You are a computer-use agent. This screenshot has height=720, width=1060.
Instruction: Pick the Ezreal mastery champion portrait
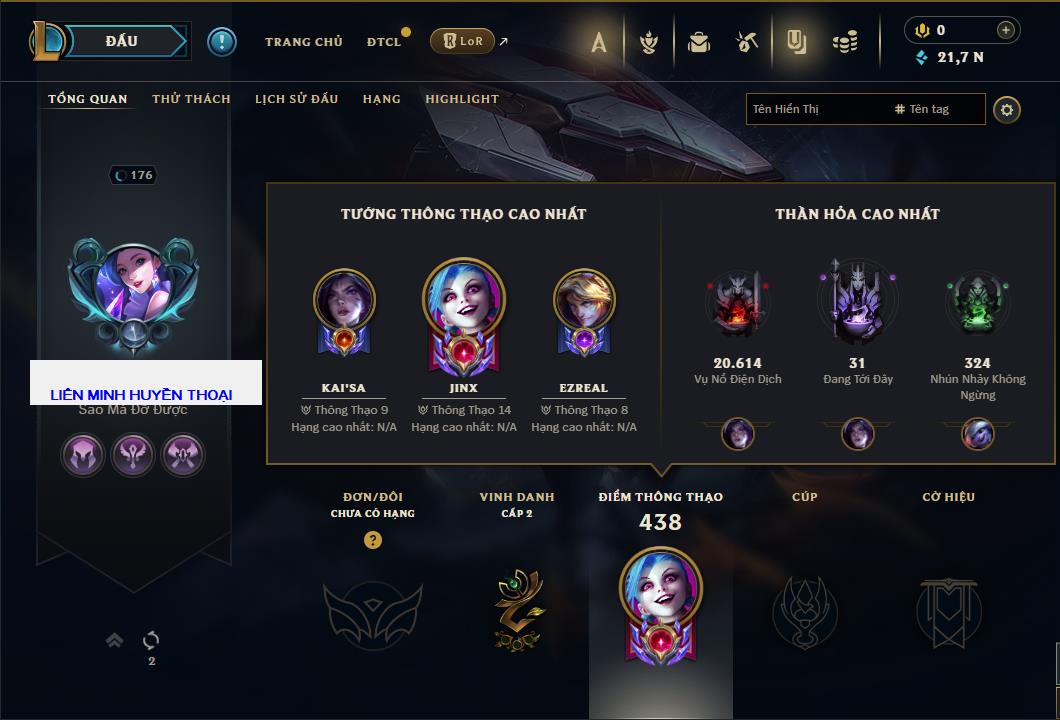click(583, 310)
